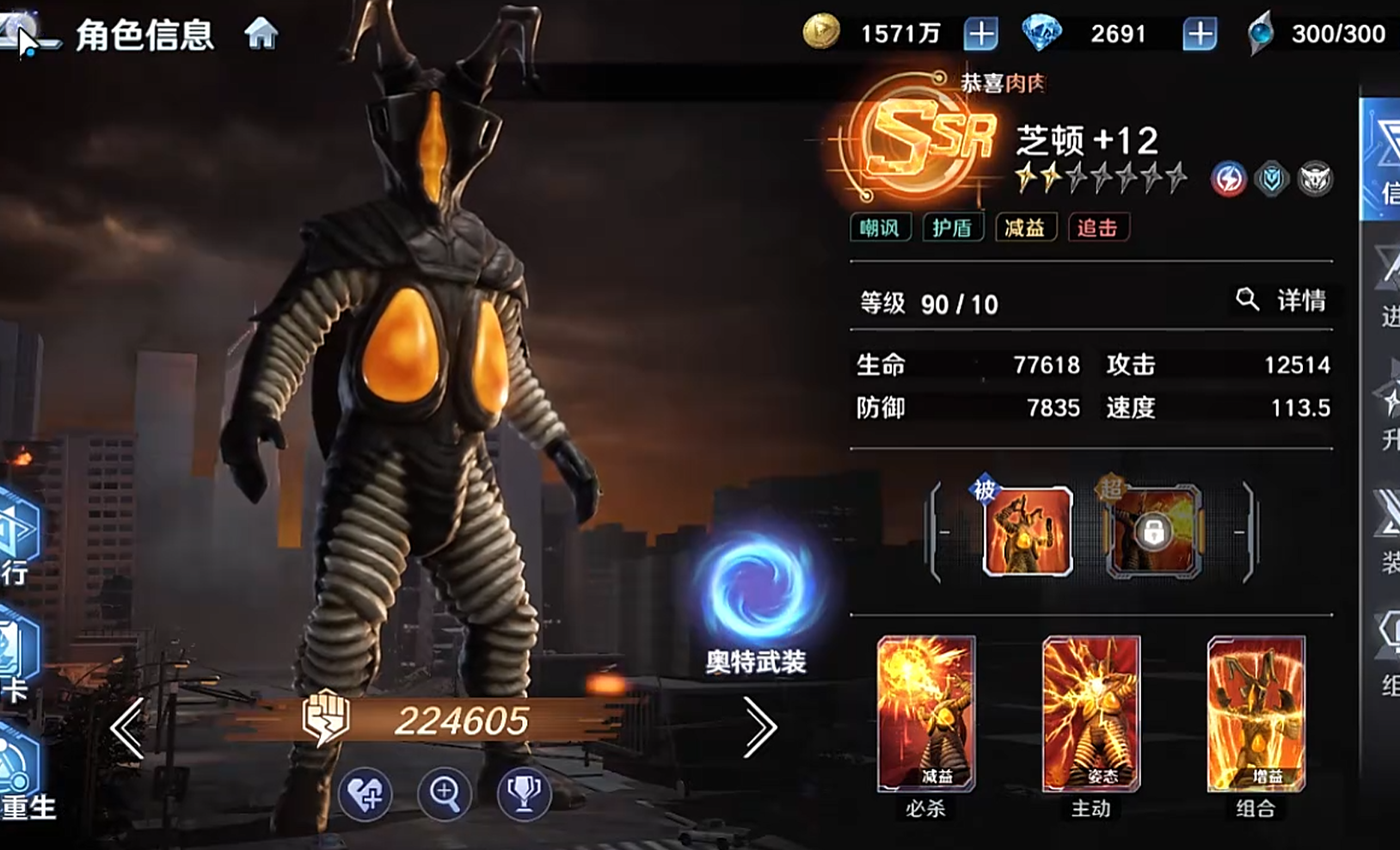
Task: Select the 组合 skill card
Action: tap(1256, 714)
